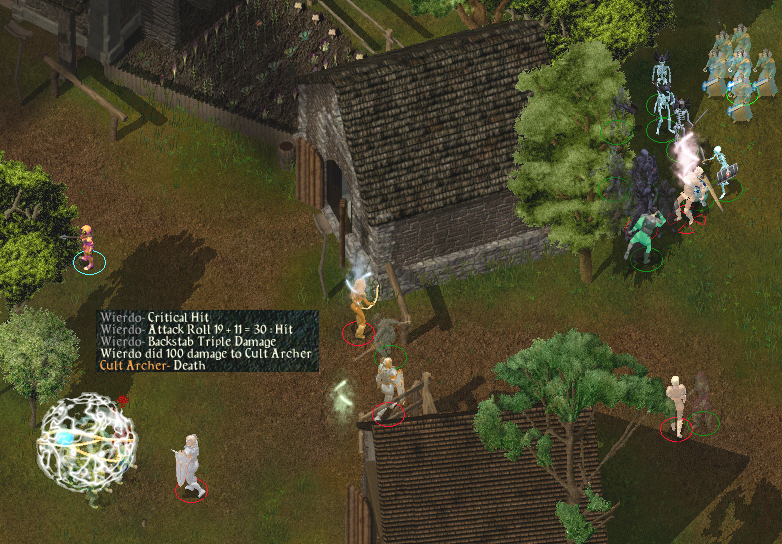This screenshot has width=782, height=544.
Task: Target the golden archer drawing a bow
Action: click(359, 308)
